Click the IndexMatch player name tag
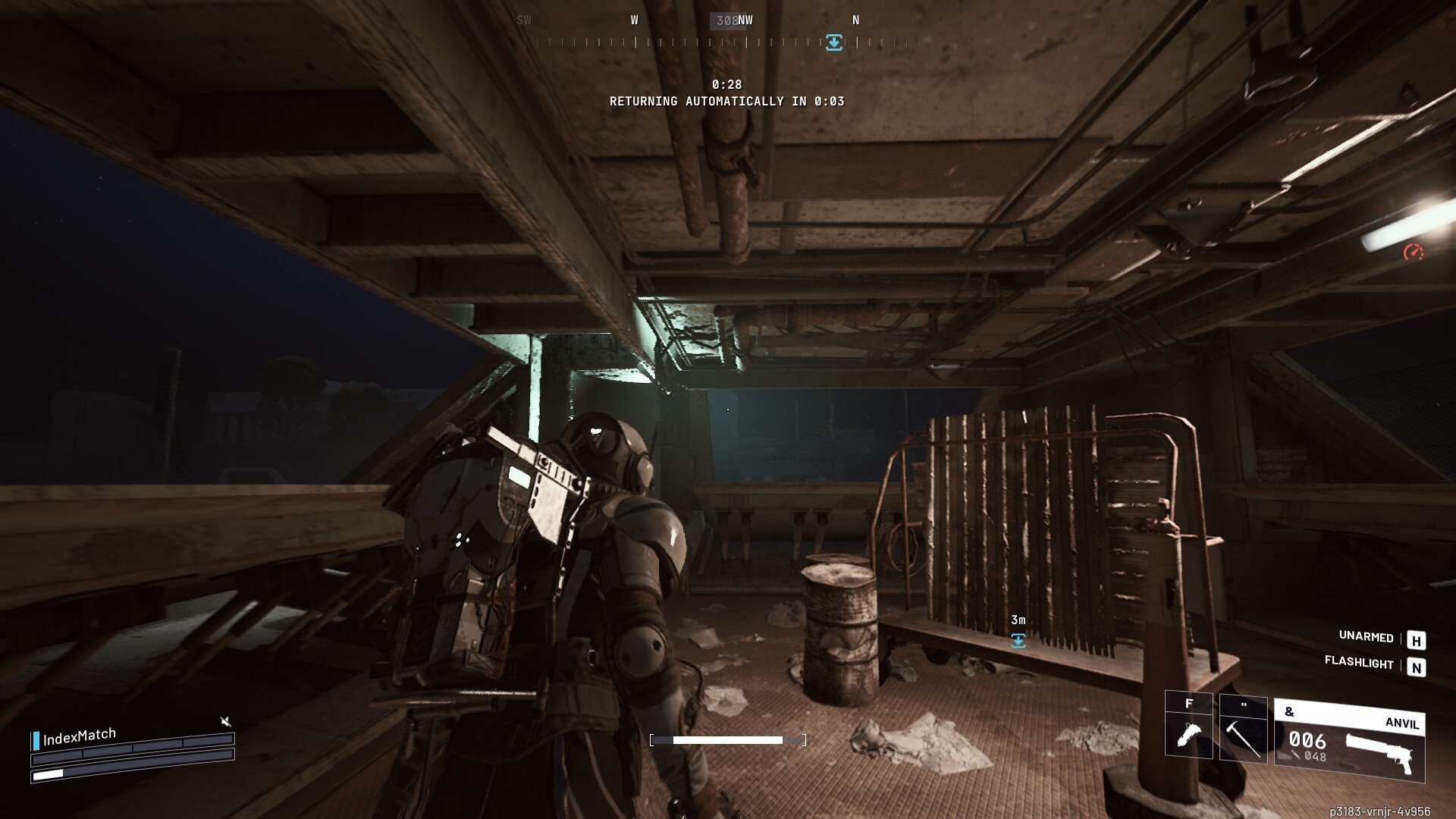 click(x=79, y=736)
